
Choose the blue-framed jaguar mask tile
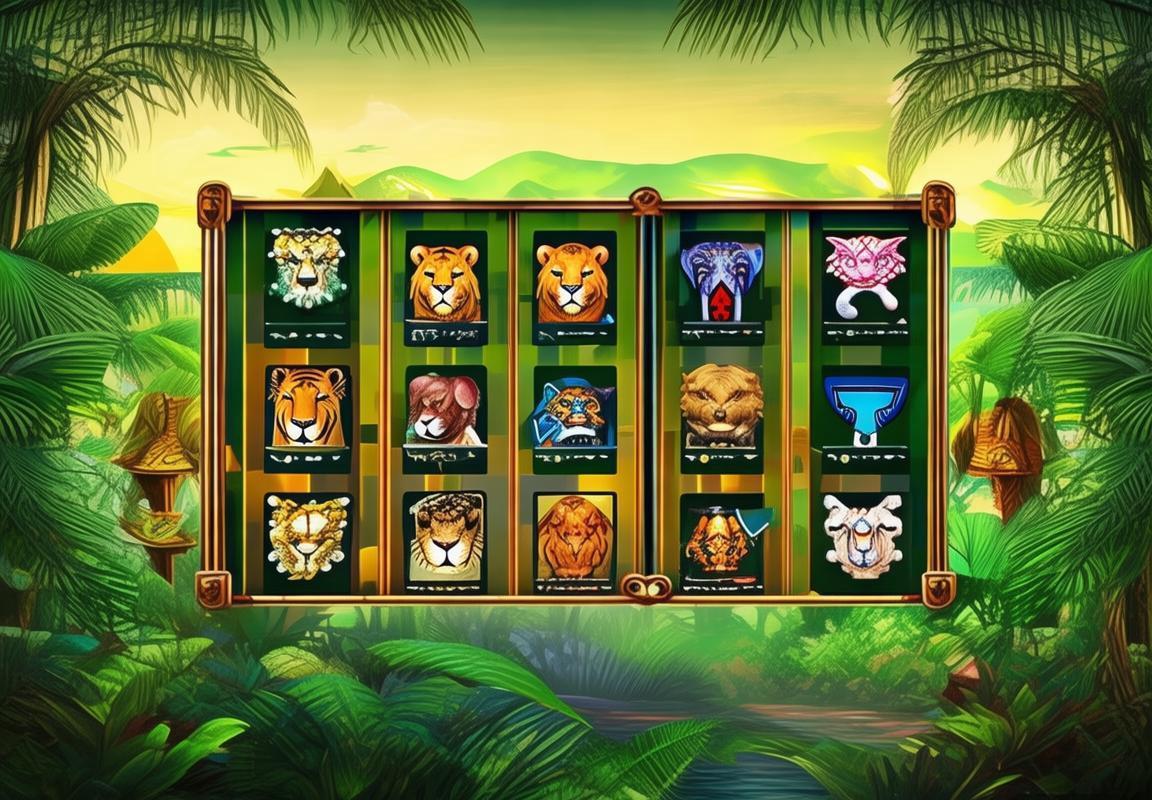click(x=574, y=408)
